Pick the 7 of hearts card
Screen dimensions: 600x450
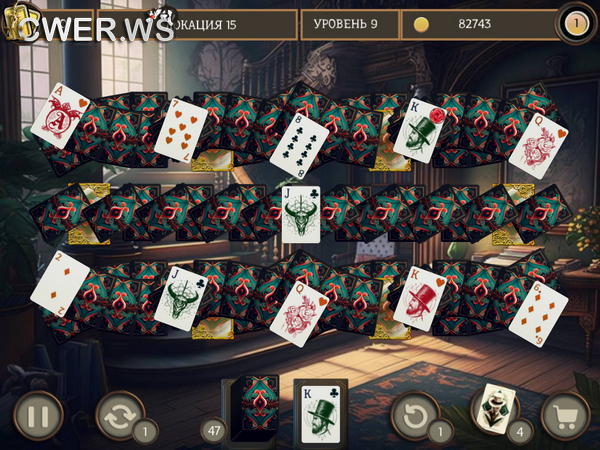[x=180, y=130]
